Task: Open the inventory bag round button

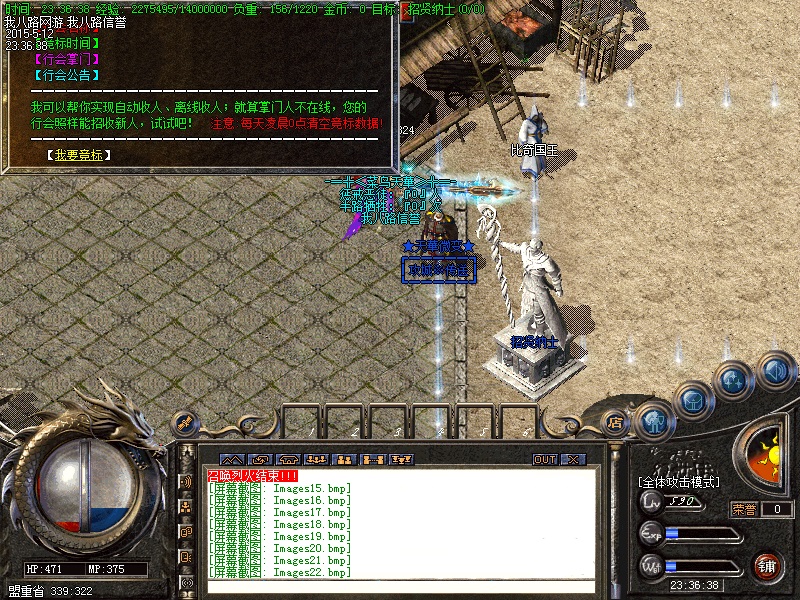Action: click(693, 400)
